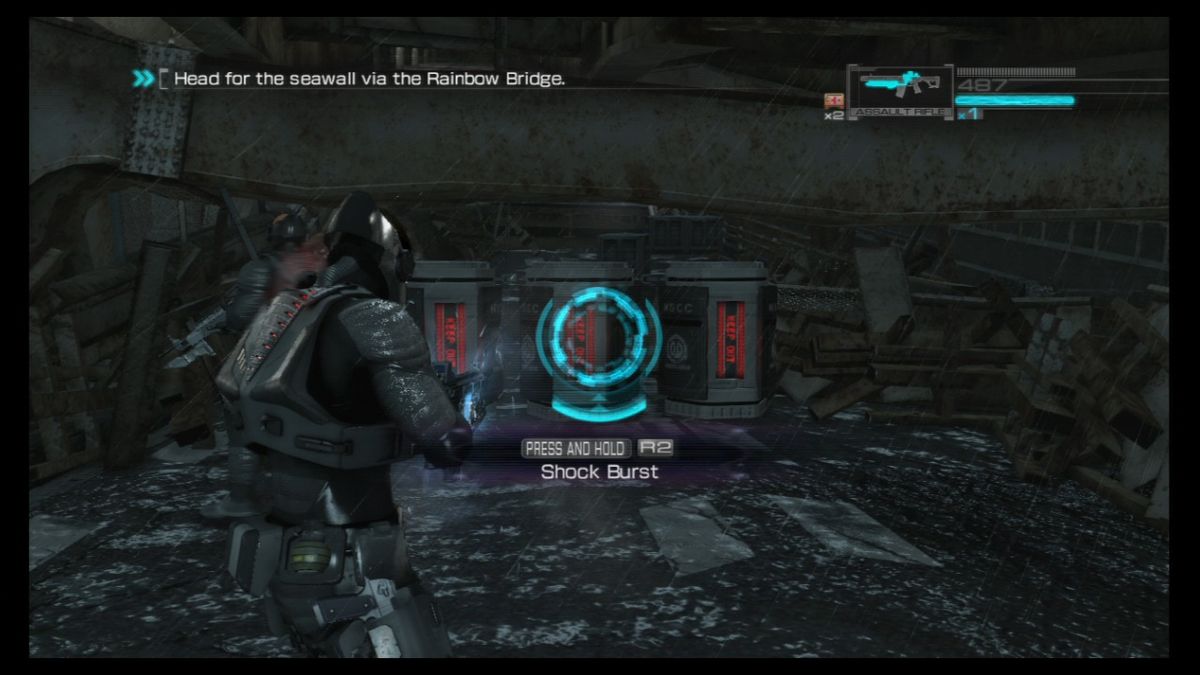Click the cyan Shock Burst target ring

pos(598,345)
